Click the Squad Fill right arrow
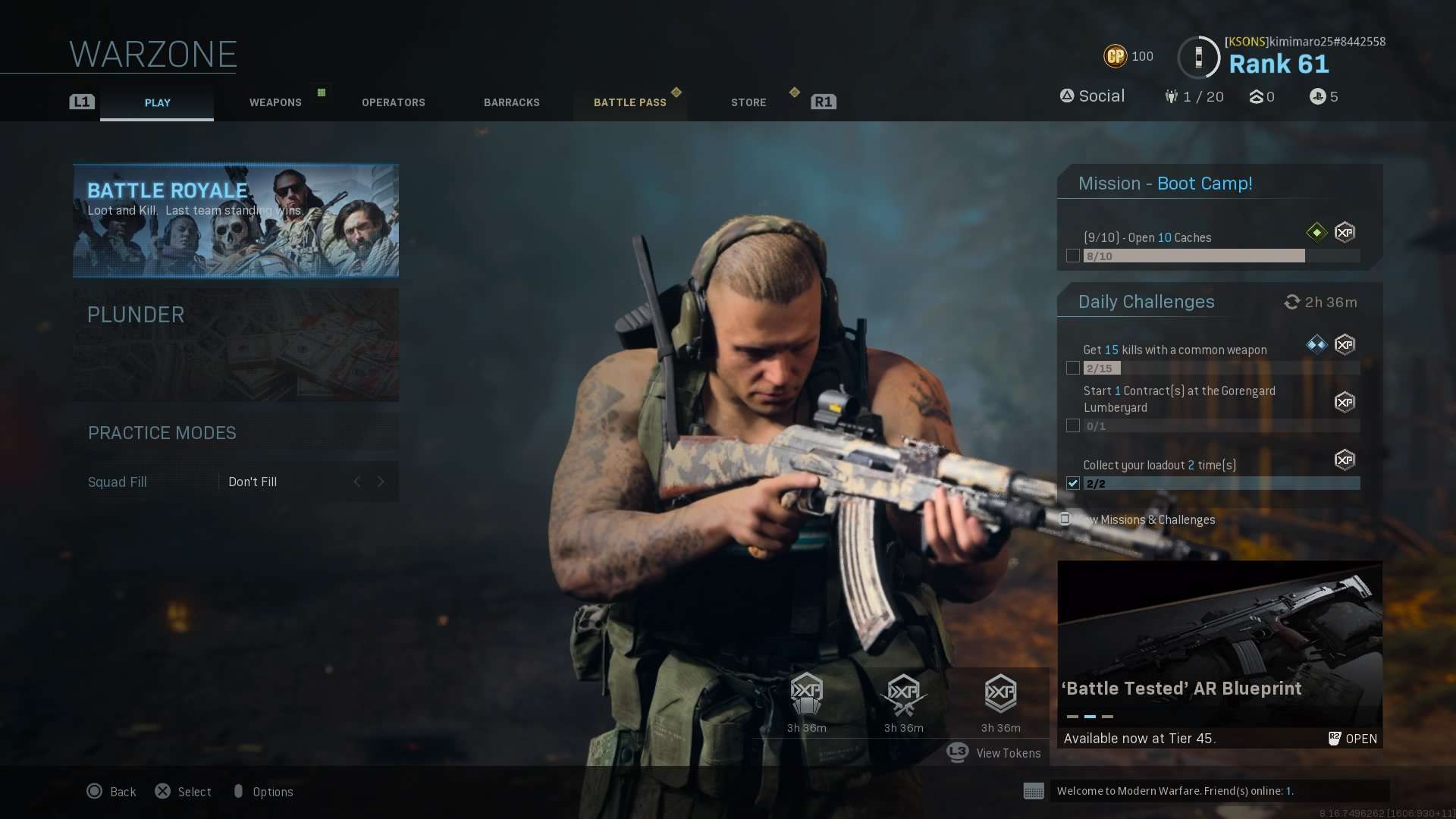 pos(381,482)
